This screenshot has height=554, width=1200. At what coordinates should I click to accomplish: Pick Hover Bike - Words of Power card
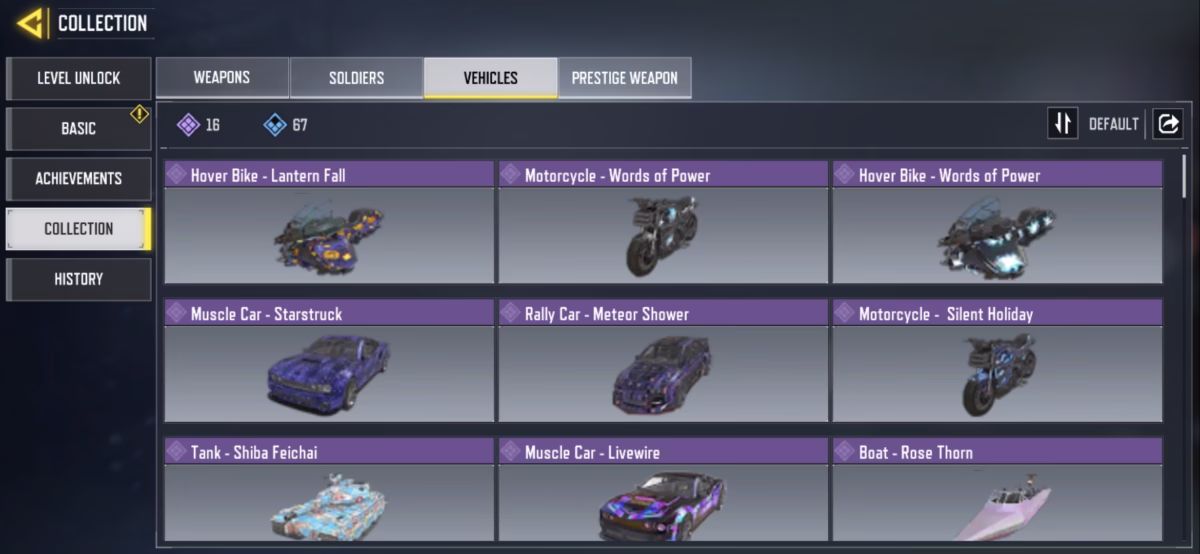[x=997, y=222]
